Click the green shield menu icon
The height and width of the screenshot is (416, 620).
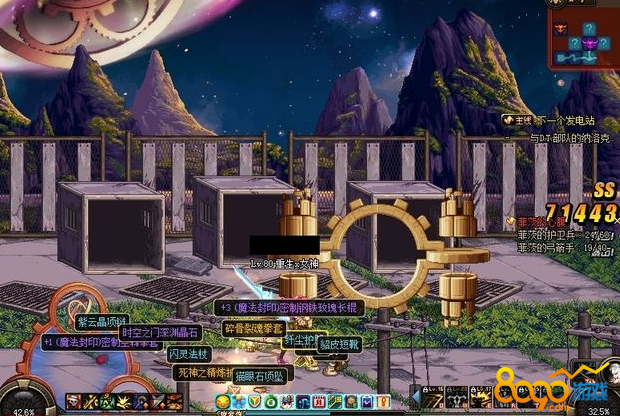click(255, 403)
